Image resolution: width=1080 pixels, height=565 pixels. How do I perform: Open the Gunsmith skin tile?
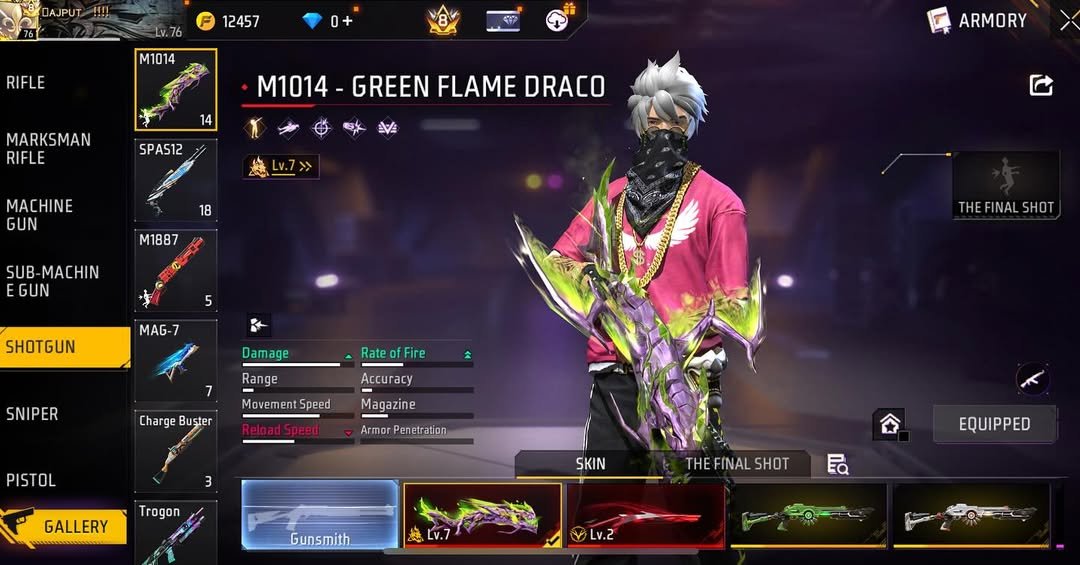pyautogui.click(x=320, y=515)
